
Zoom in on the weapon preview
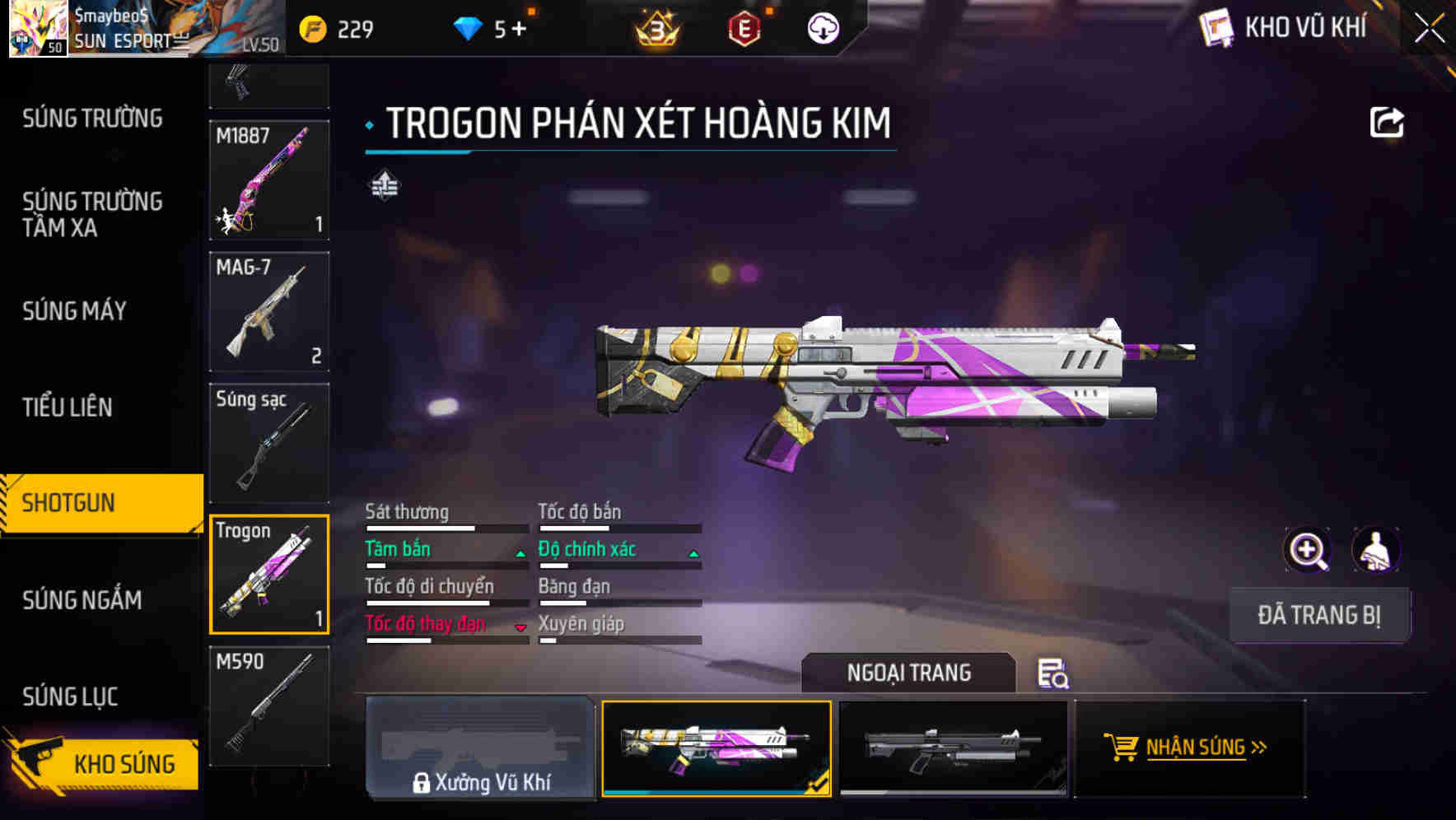point(1307,550)
